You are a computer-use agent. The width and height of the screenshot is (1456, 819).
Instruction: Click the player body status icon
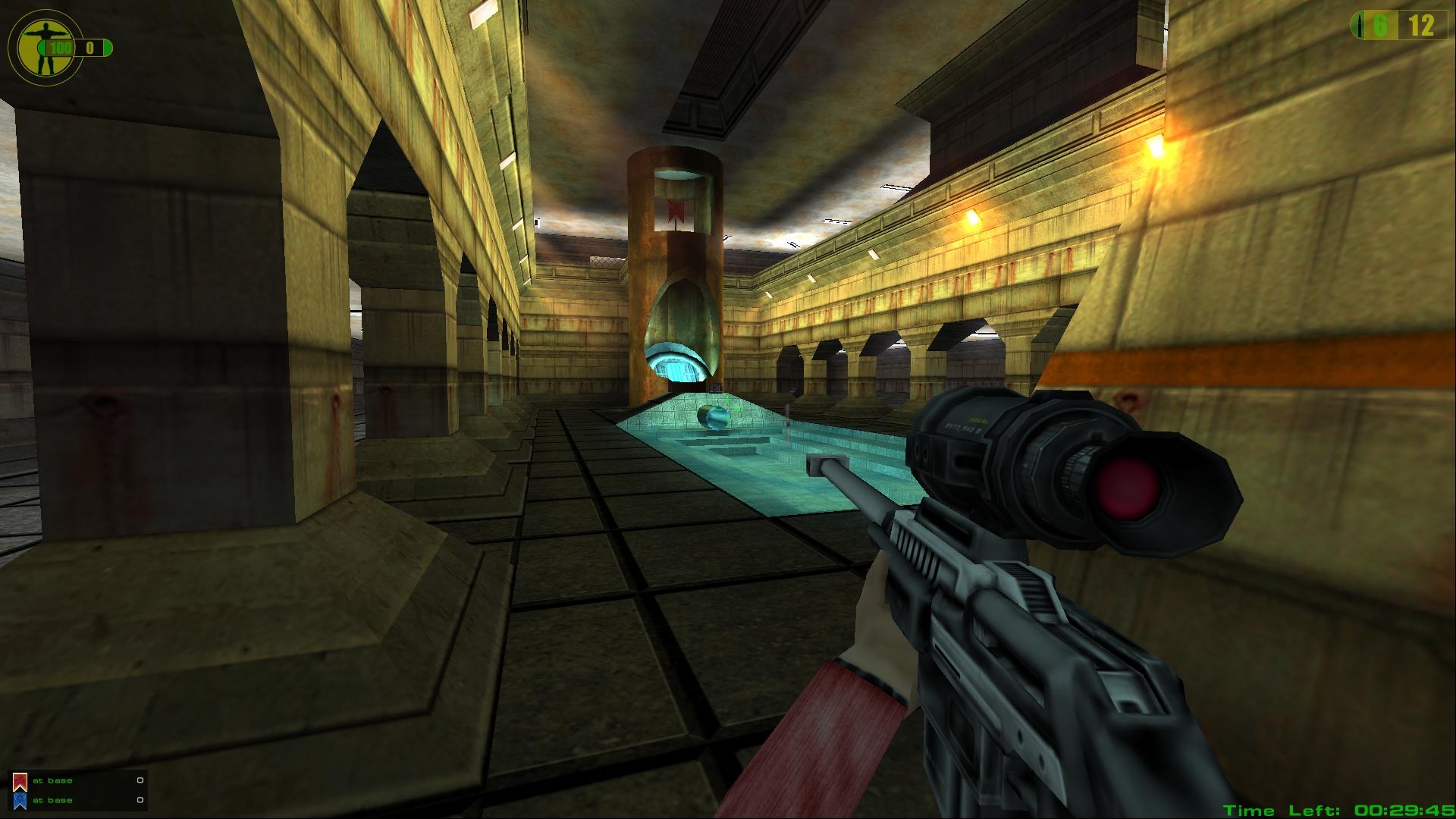pos(37,45)
